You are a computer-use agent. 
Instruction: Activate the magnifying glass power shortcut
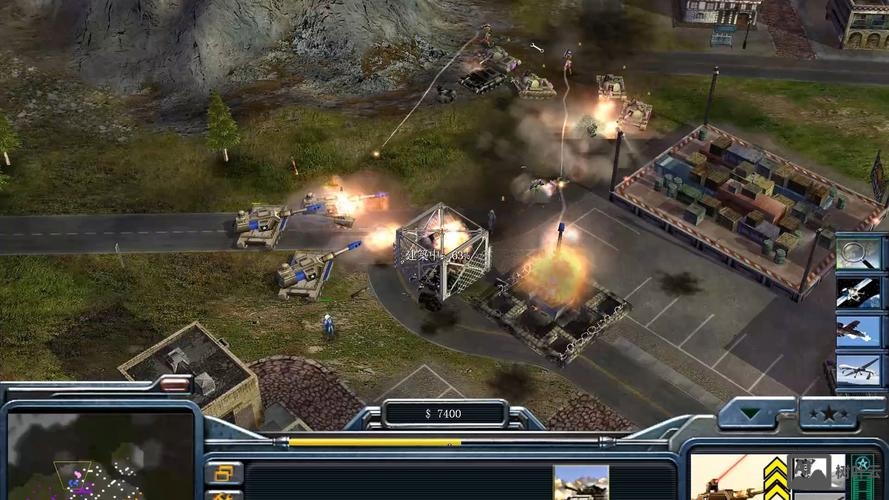[x=857, y=253]
